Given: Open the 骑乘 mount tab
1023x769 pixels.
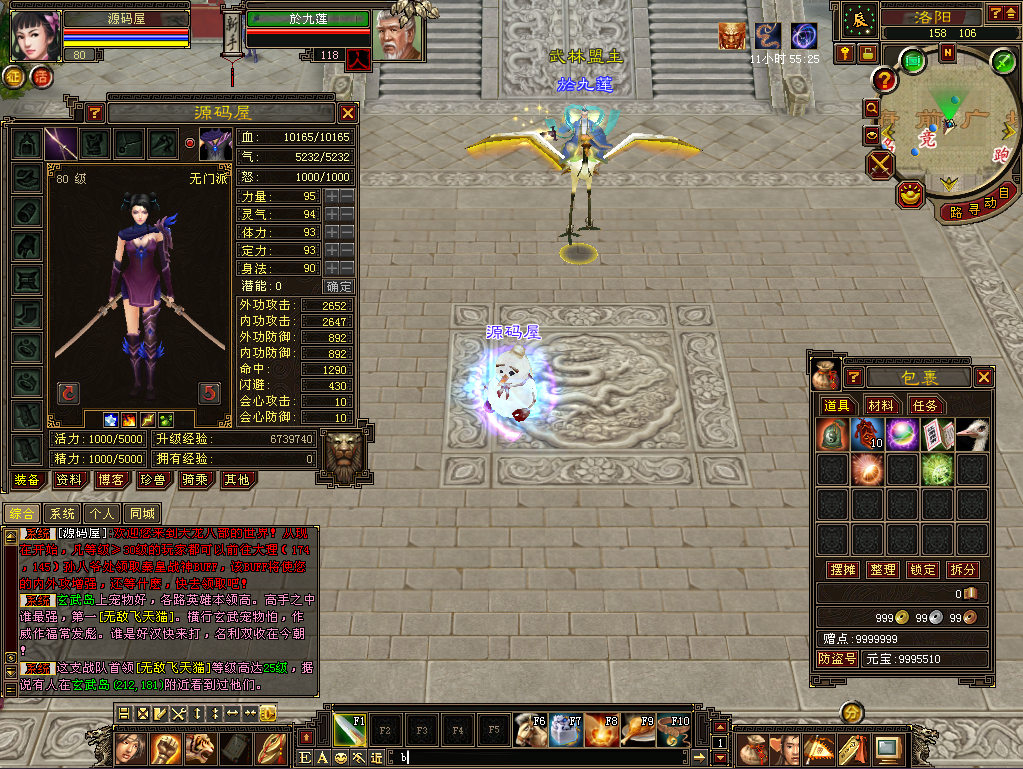Looking at the screenshot, I should click(x=194, y=480).
